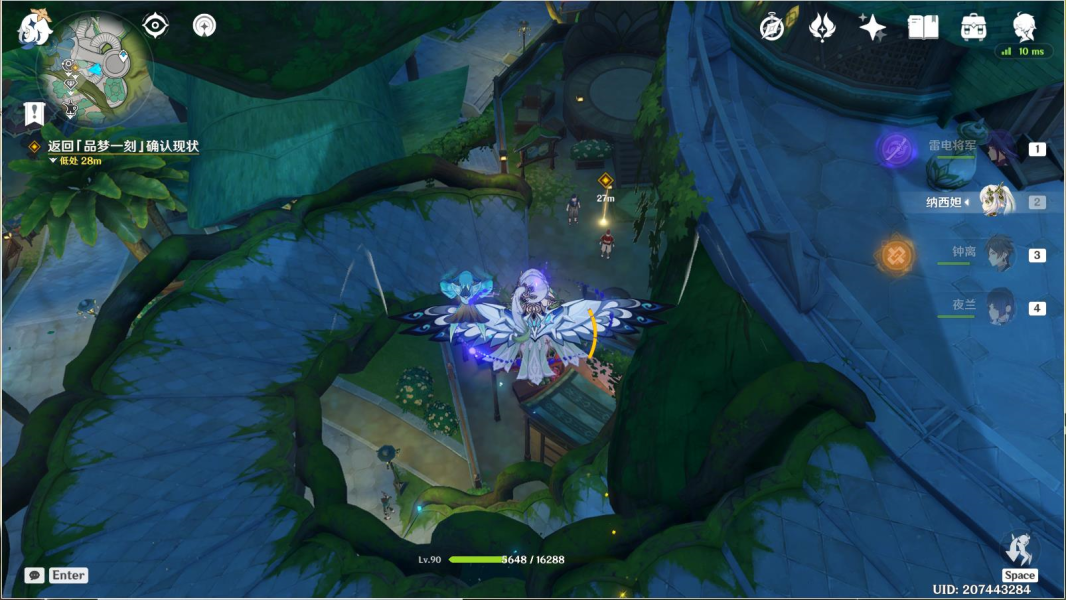Click the round arch icon beside the eye
Image resolution: width=1066 pixels, height=600 pixels.
click(x=204, y=25)
